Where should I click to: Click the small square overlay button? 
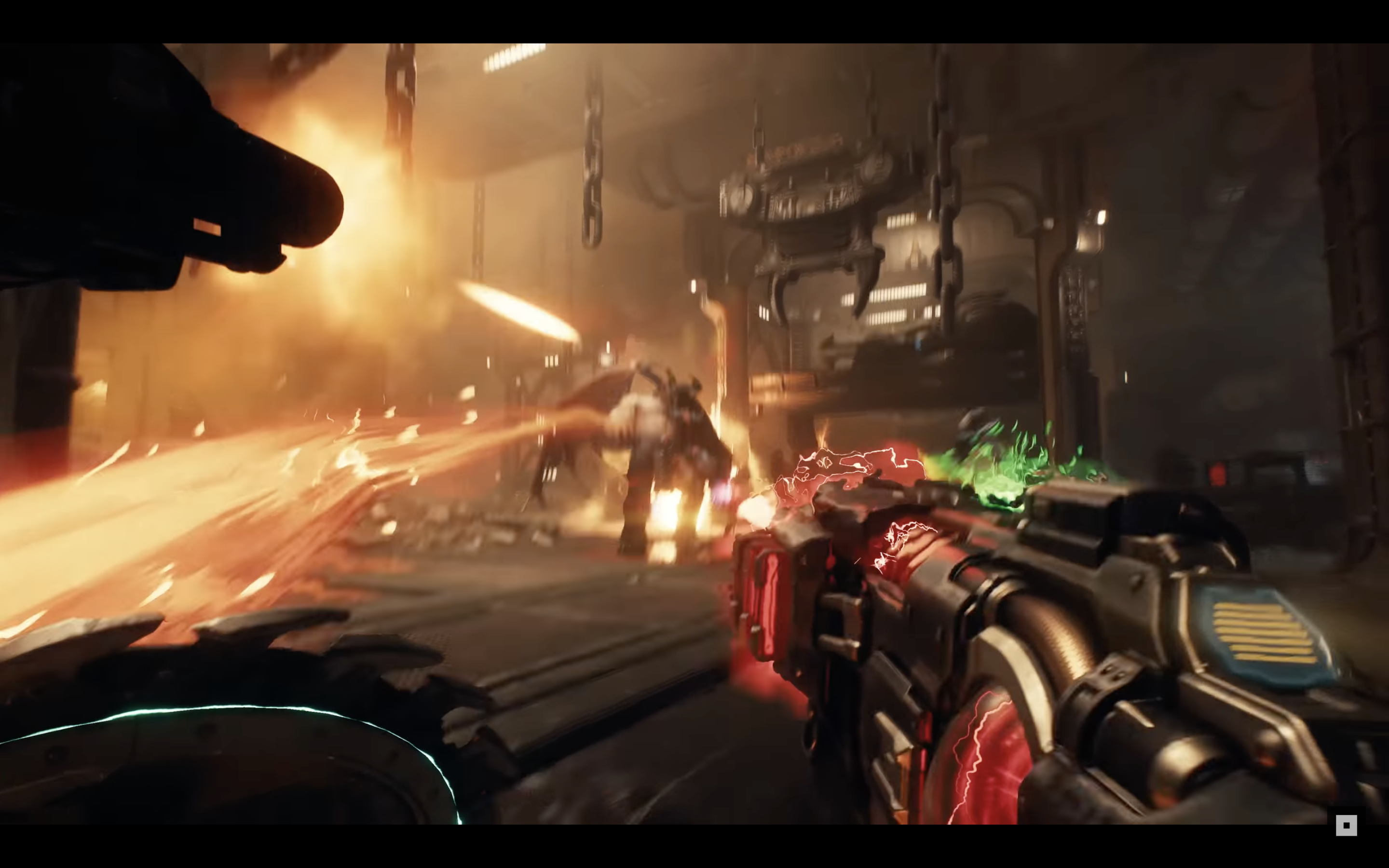tap(1346, 826)
